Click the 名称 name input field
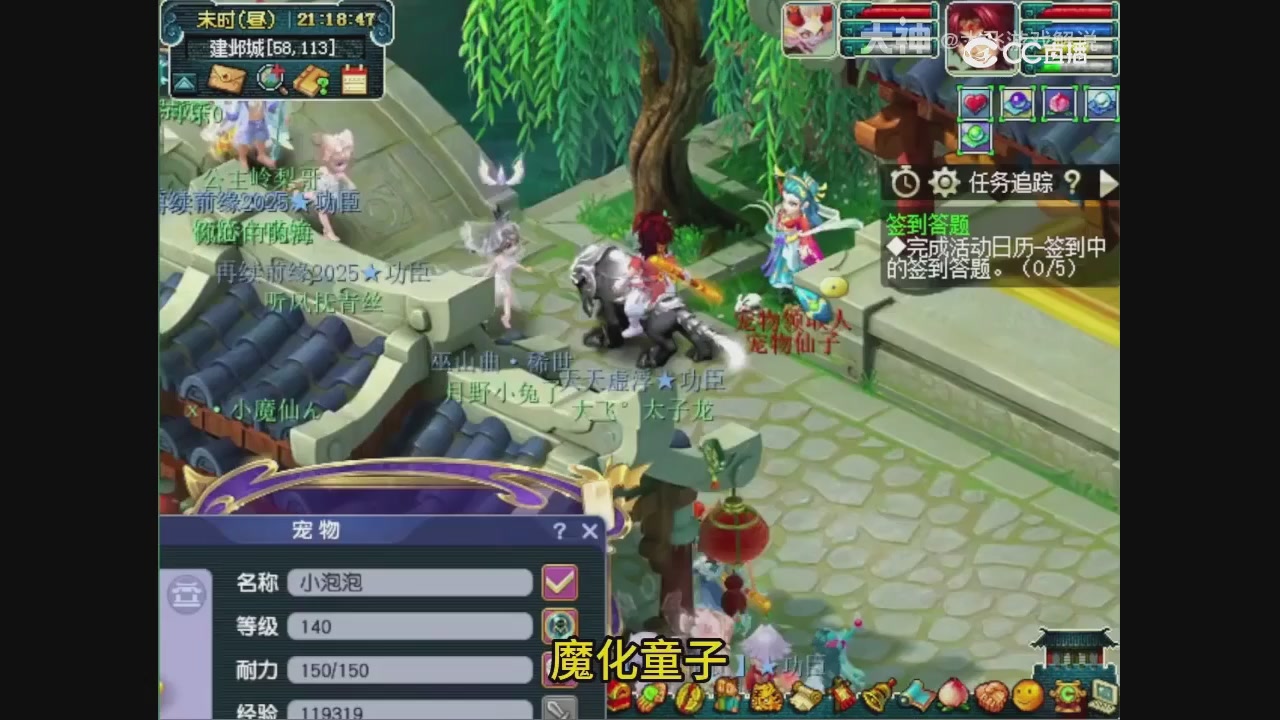Viewport: 1280px width, 720px height. [x=410, y=580]
